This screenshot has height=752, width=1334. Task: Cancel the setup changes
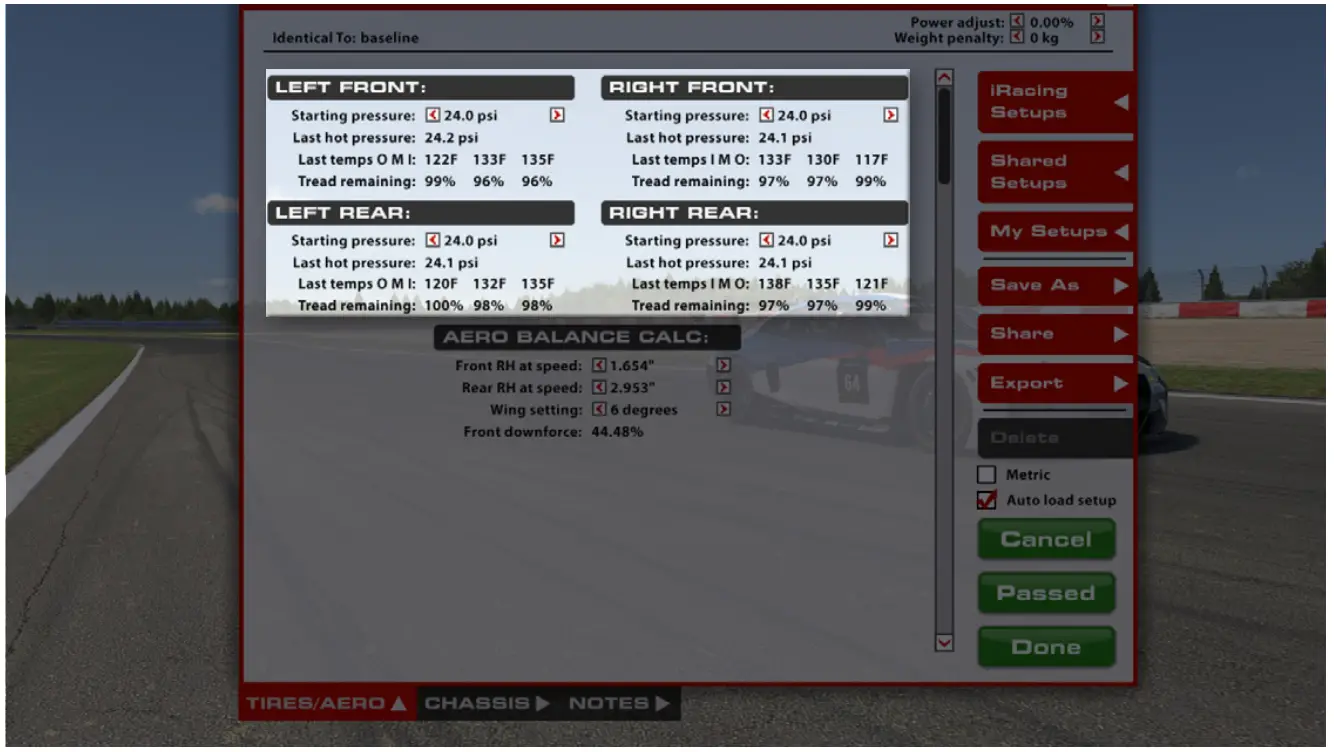(x=1046, y=539)
